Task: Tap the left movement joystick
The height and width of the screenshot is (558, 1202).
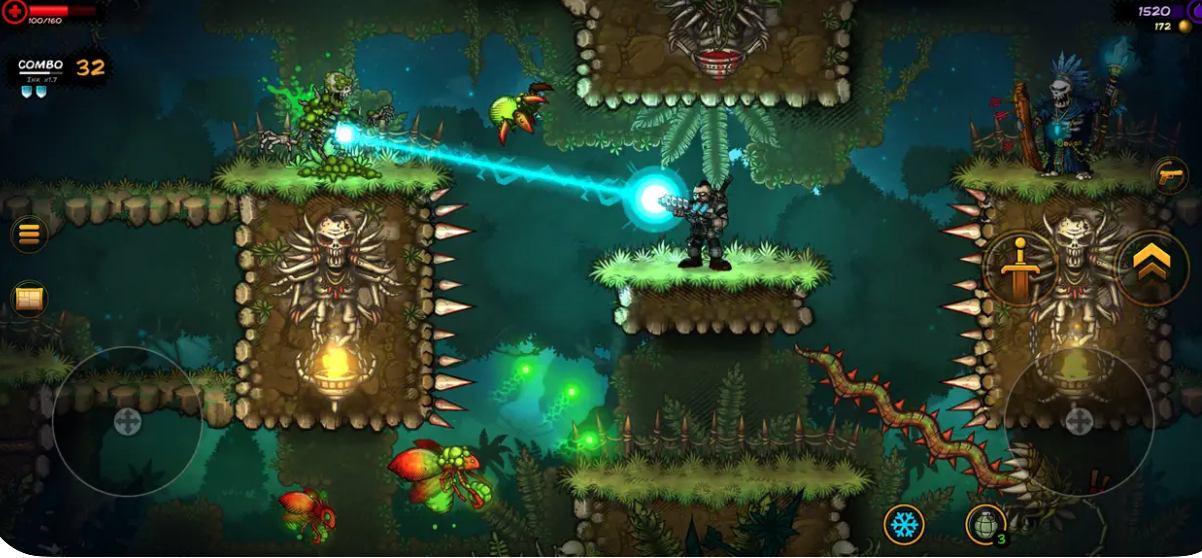Action: coord(127,421)
